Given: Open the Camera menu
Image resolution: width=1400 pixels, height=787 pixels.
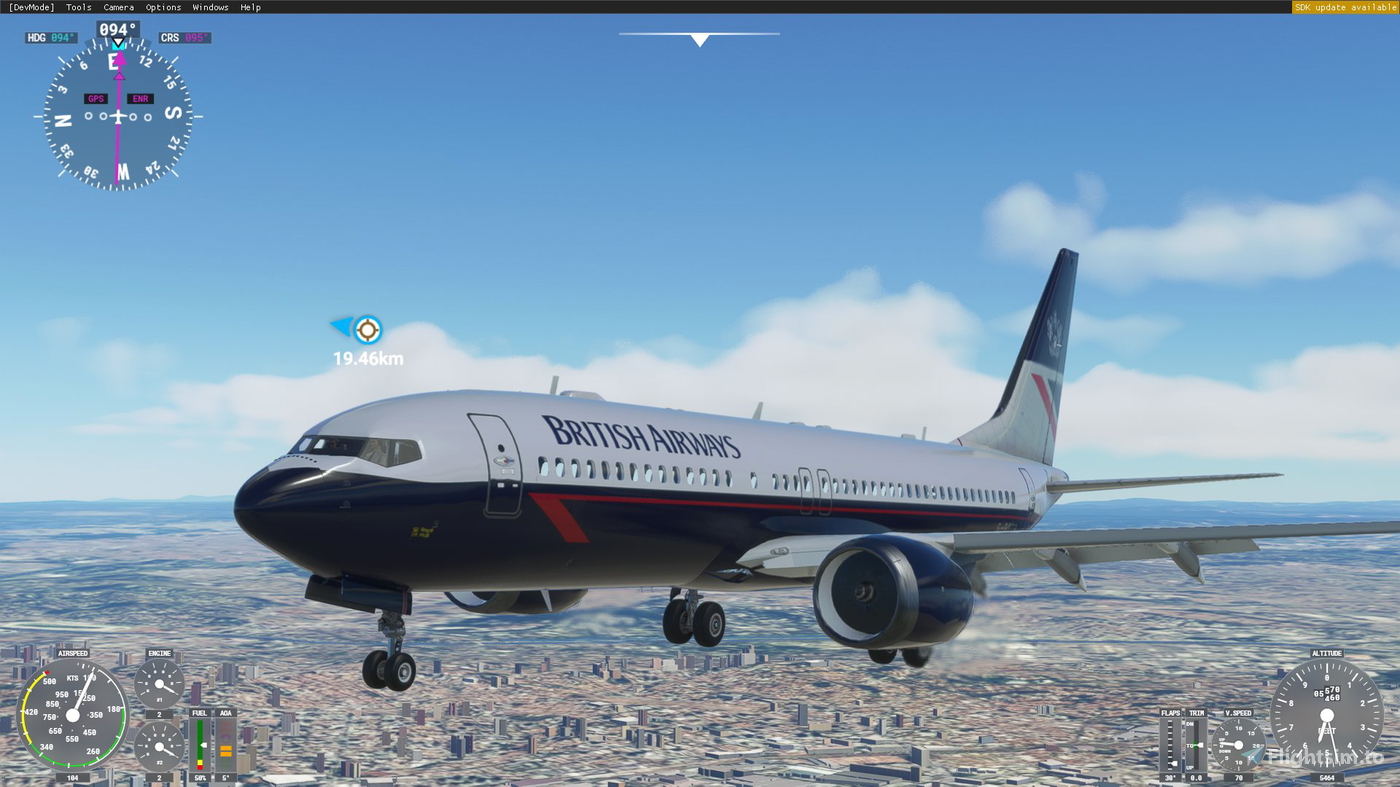Looking at the screenshot, I should tap(118, 6).
